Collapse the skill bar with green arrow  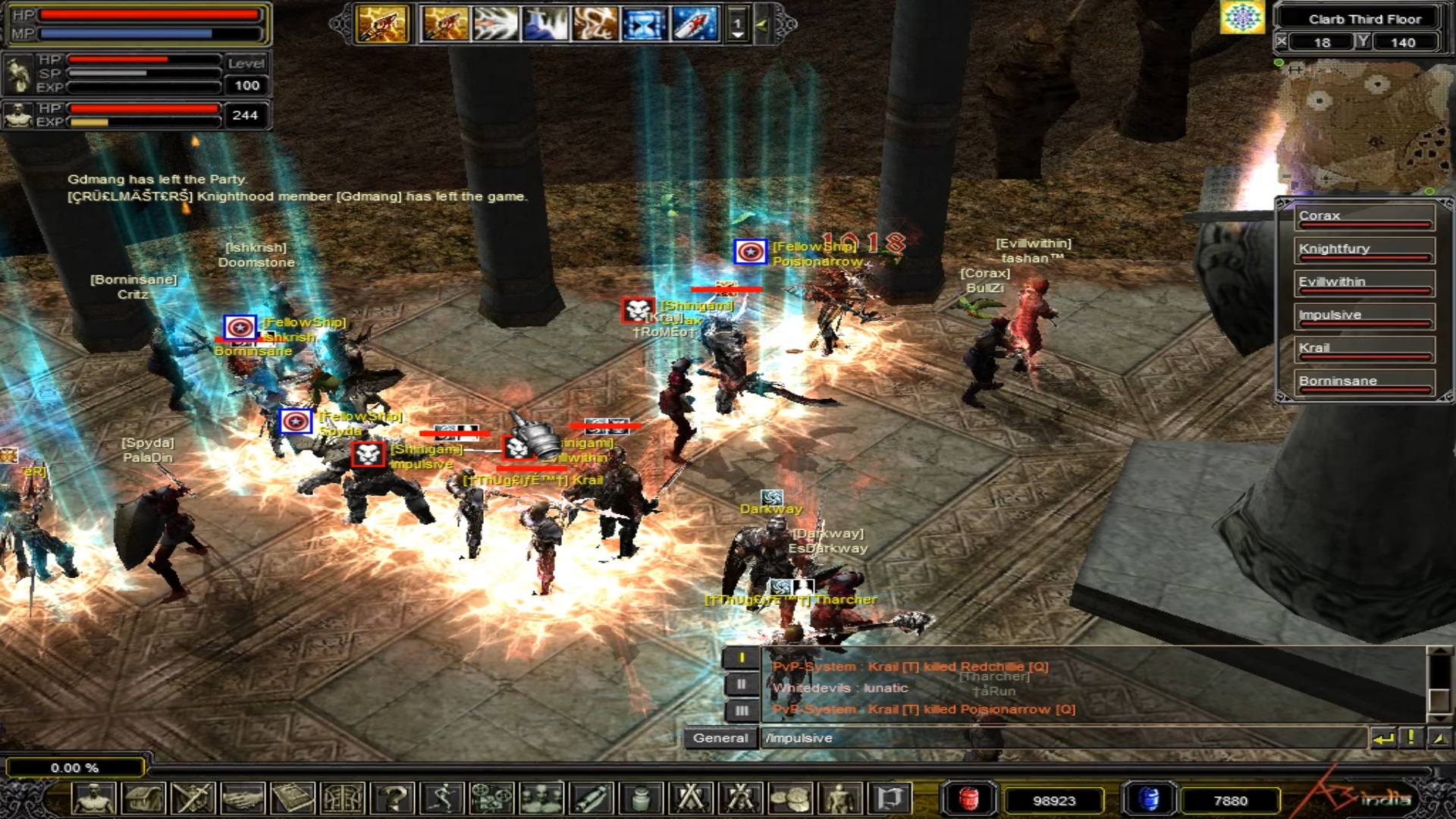click(x=762, y=25)
